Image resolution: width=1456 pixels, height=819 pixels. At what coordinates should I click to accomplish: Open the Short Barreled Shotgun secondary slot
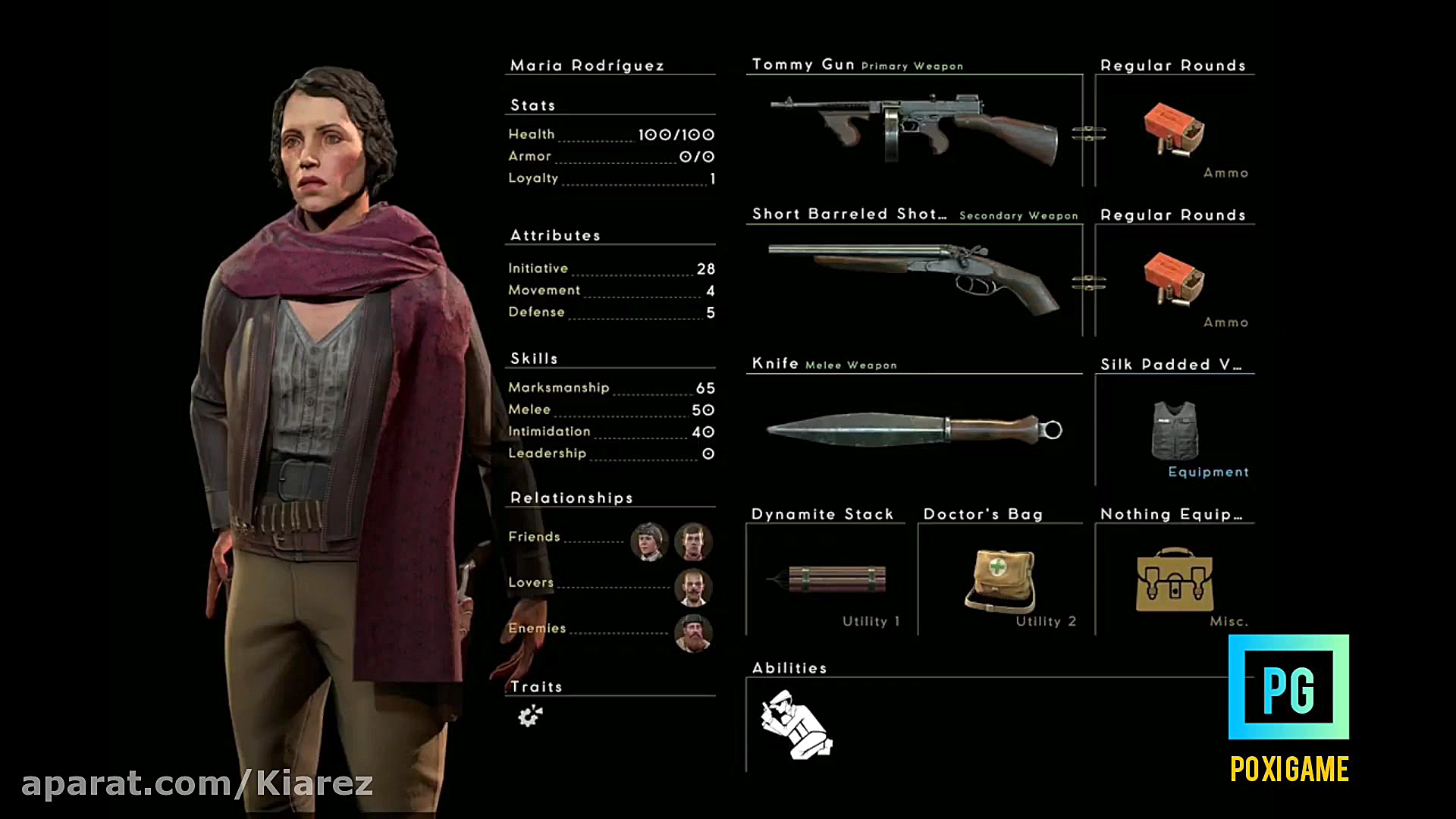(x=914, y=280)
